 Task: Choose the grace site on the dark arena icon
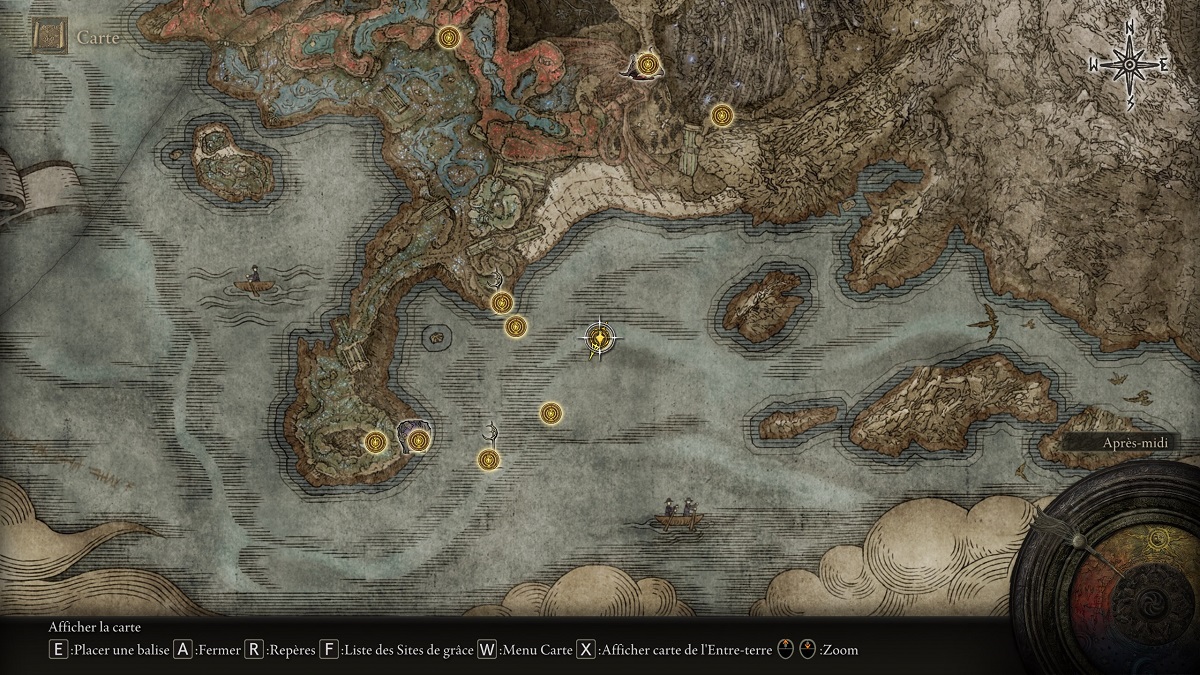tap(650, 66)
